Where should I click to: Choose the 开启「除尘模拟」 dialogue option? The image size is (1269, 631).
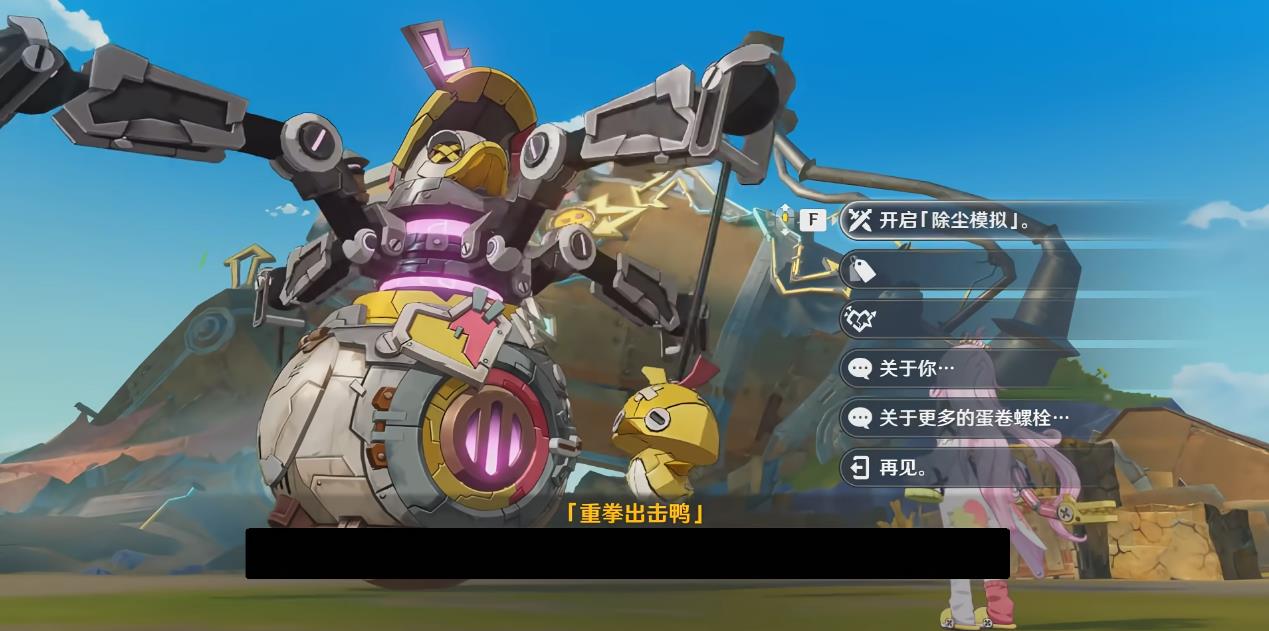tap(955, 220)
